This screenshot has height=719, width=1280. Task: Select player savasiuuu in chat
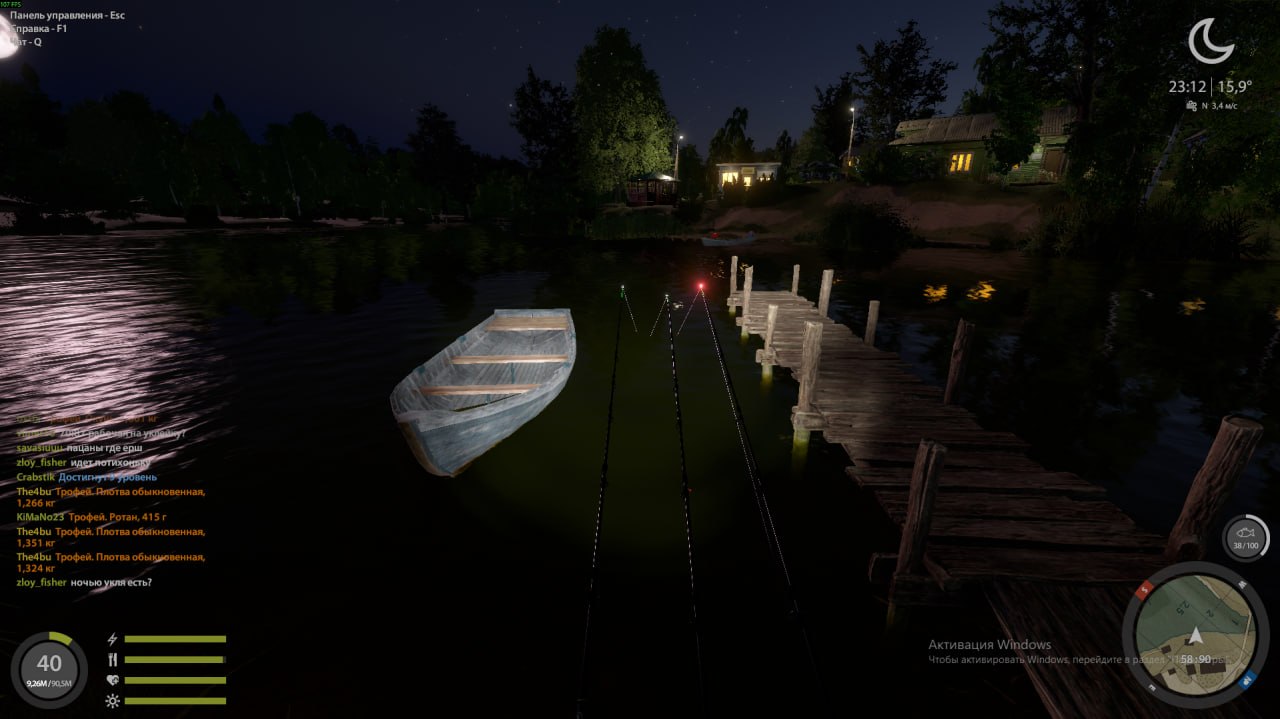[x=42, y=448]
